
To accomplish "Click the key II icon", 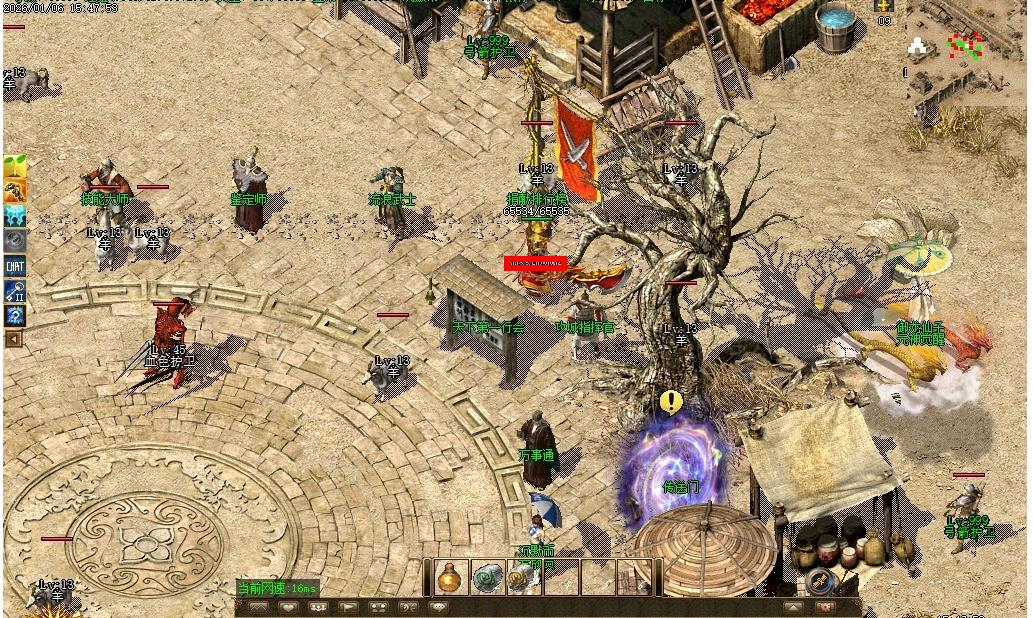I will (x=14, y=291).
